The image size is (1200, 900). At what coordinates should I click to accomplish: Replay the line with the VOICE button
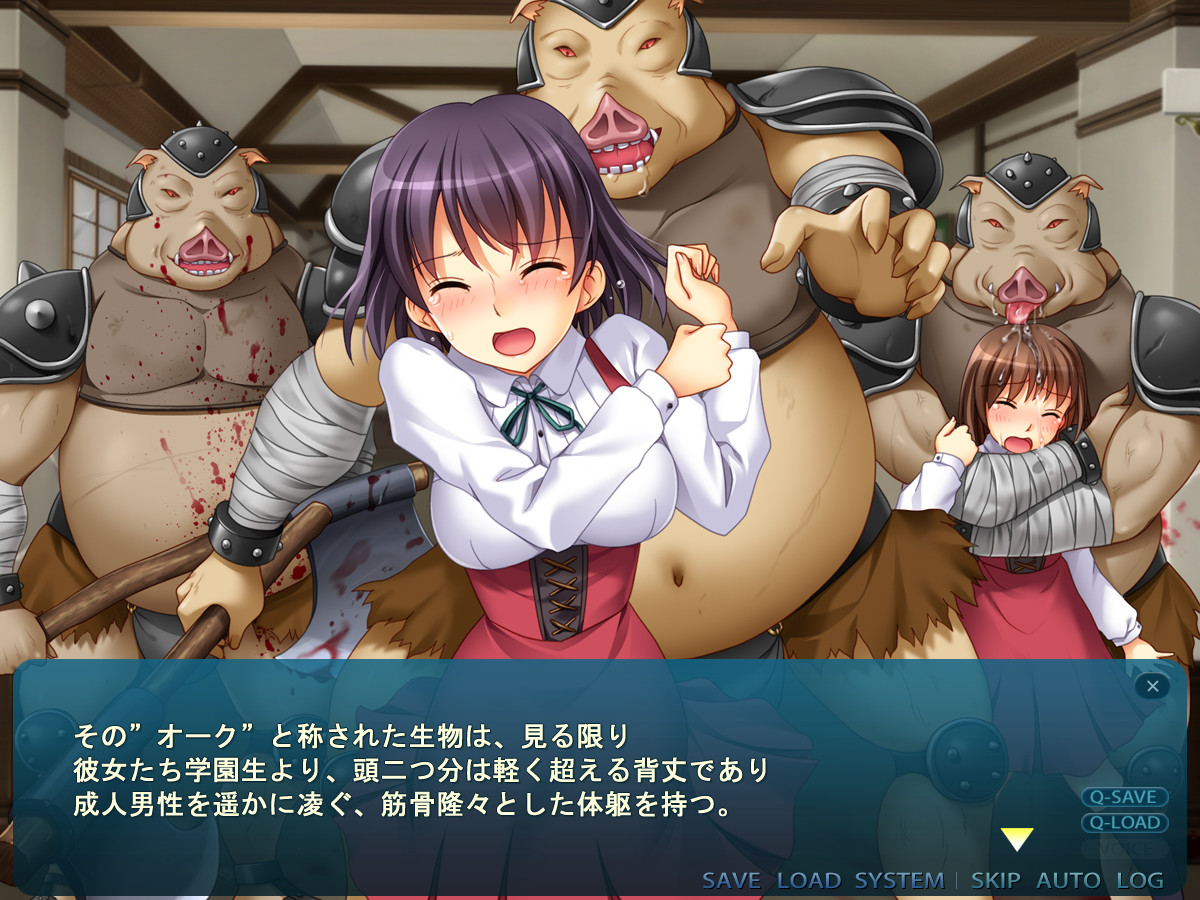coord(1124,849)
